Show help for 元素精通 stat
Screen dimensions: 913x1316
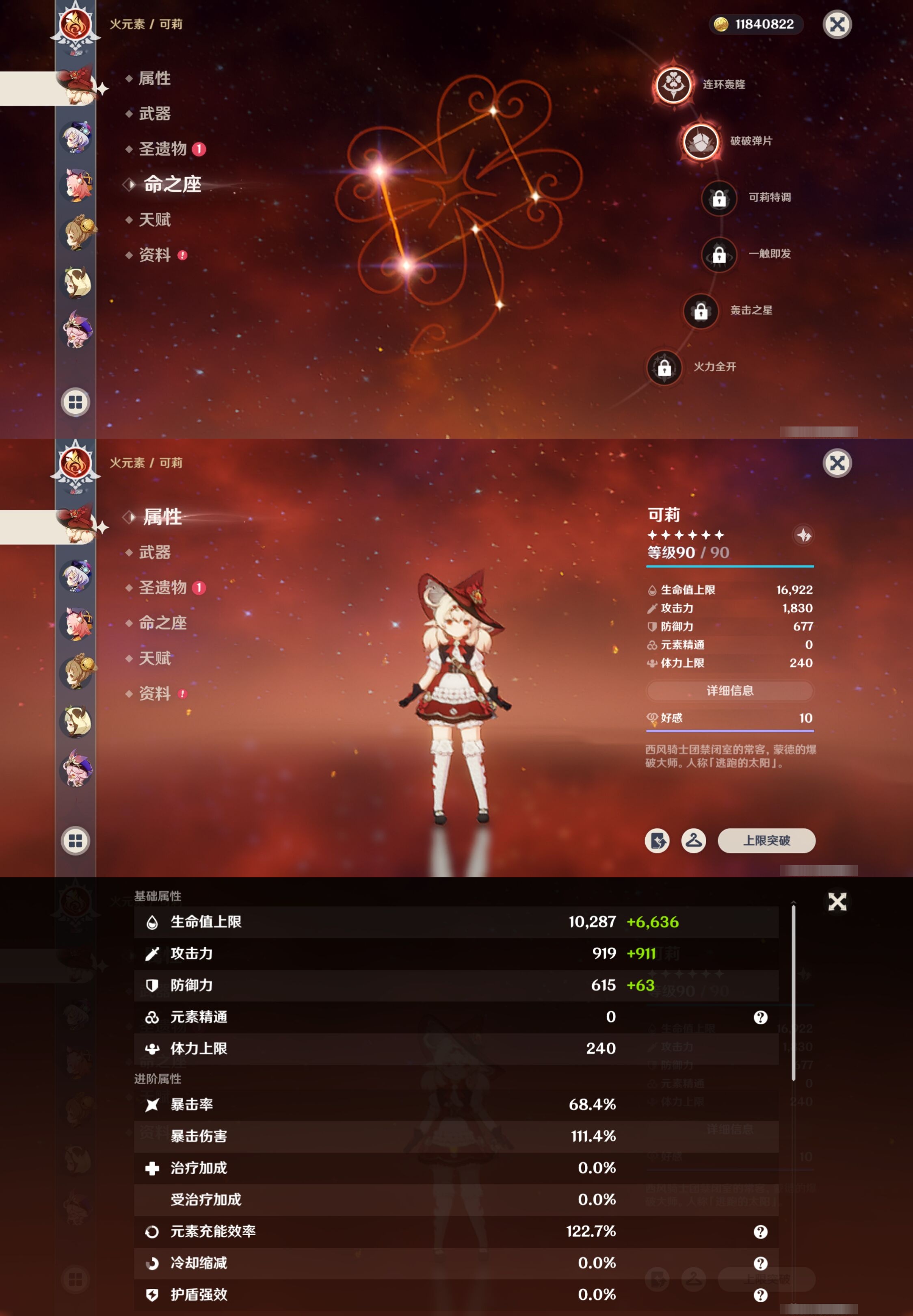760,1017
